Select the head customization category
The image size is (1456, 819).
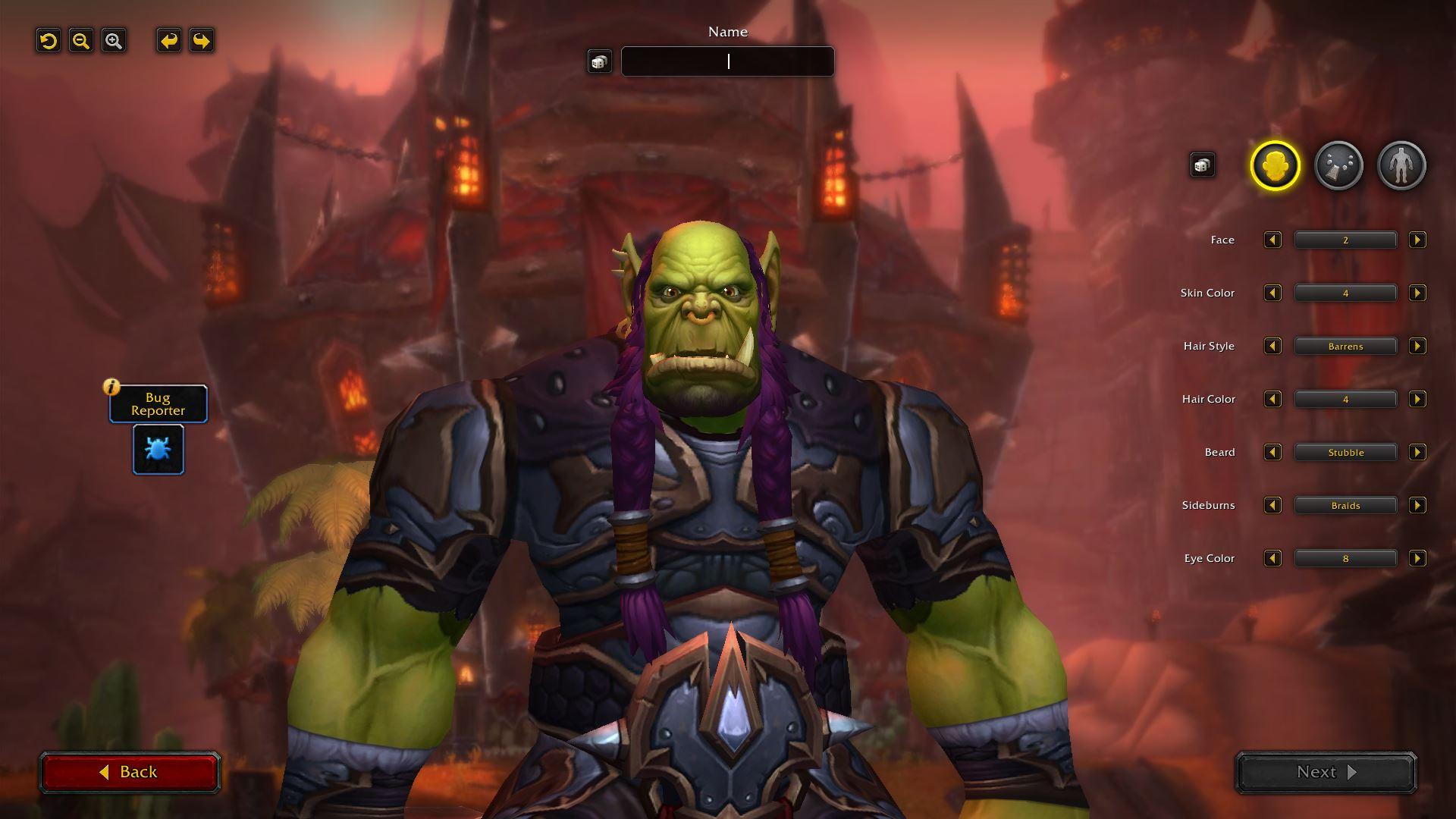[x=1275, y=165]
